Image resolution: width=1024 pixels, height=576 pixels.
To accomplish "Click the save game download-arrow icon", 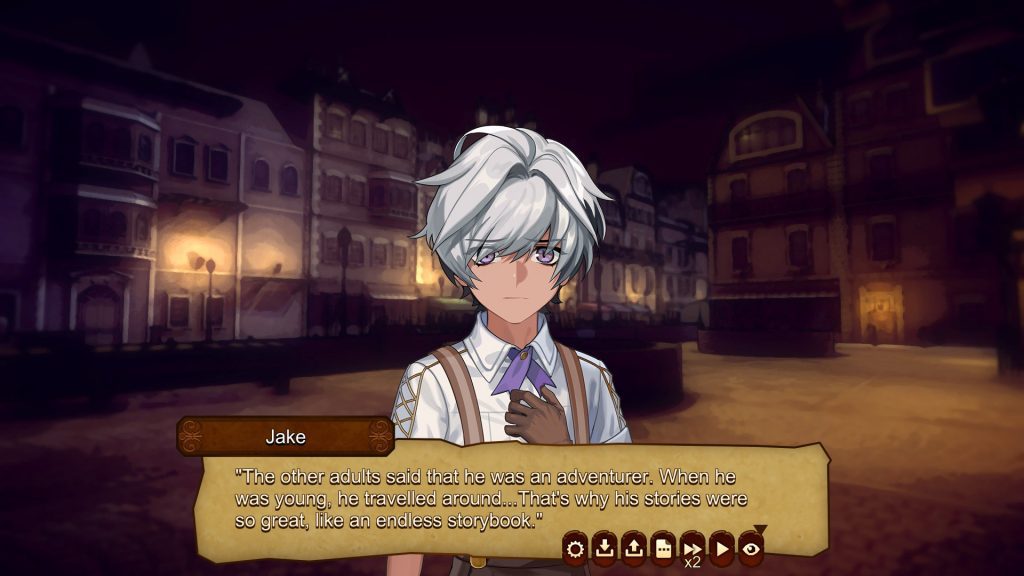I will coord(604,547).
